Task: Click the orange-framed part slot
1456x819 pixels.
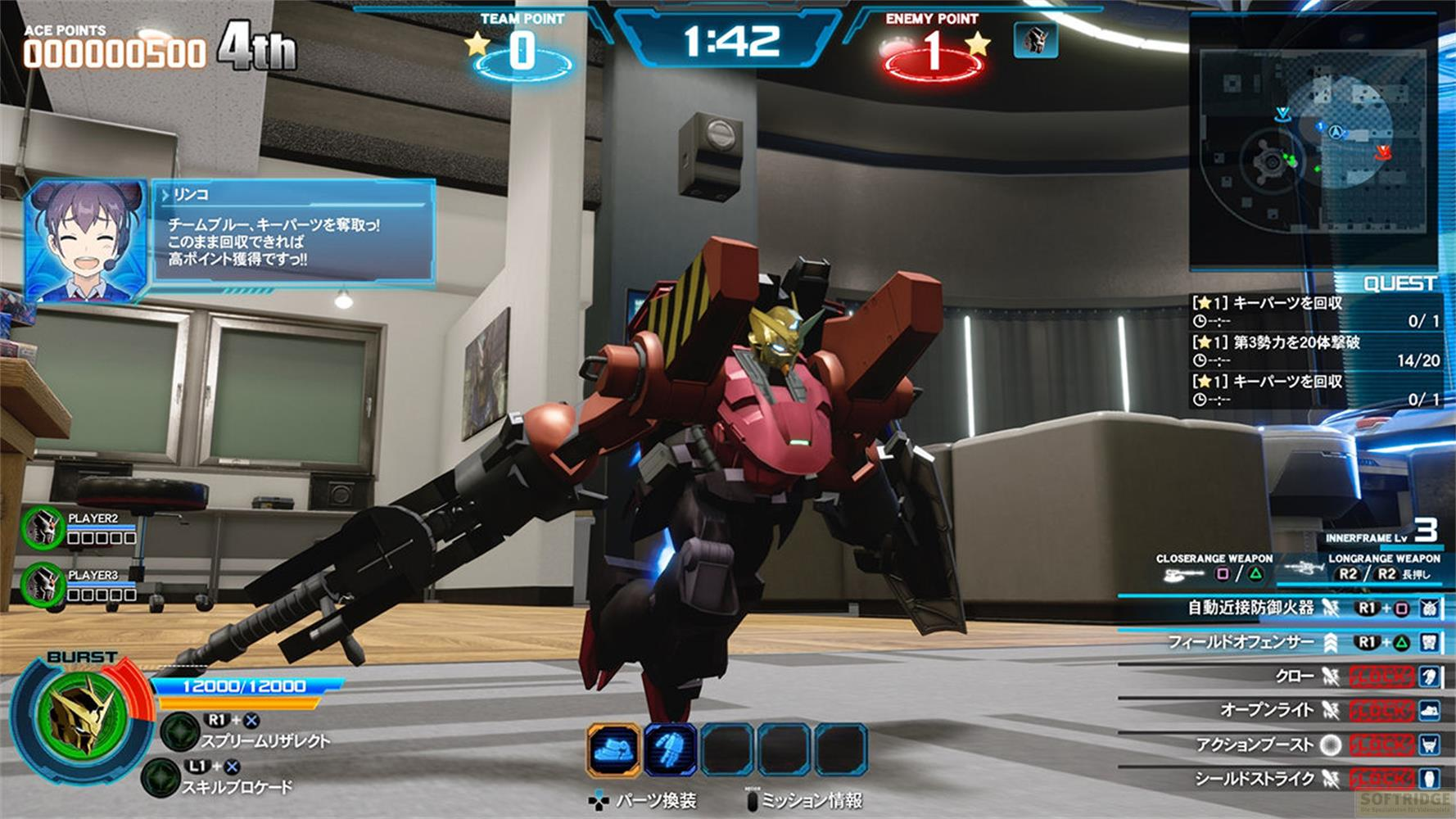Action: [613, 749]
